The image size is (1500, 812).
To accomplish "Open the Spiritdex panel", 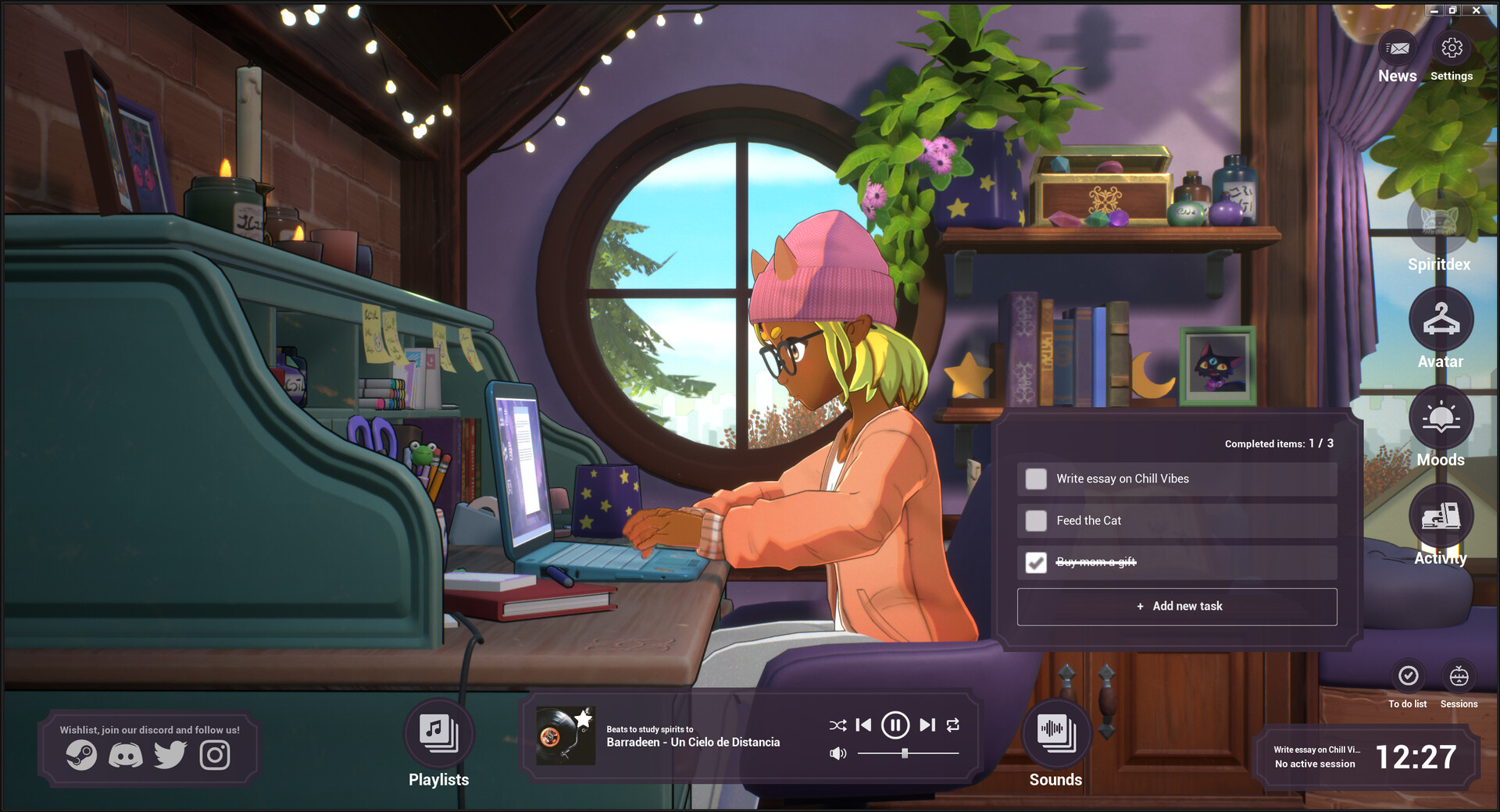I will [x=1441, y=226].
